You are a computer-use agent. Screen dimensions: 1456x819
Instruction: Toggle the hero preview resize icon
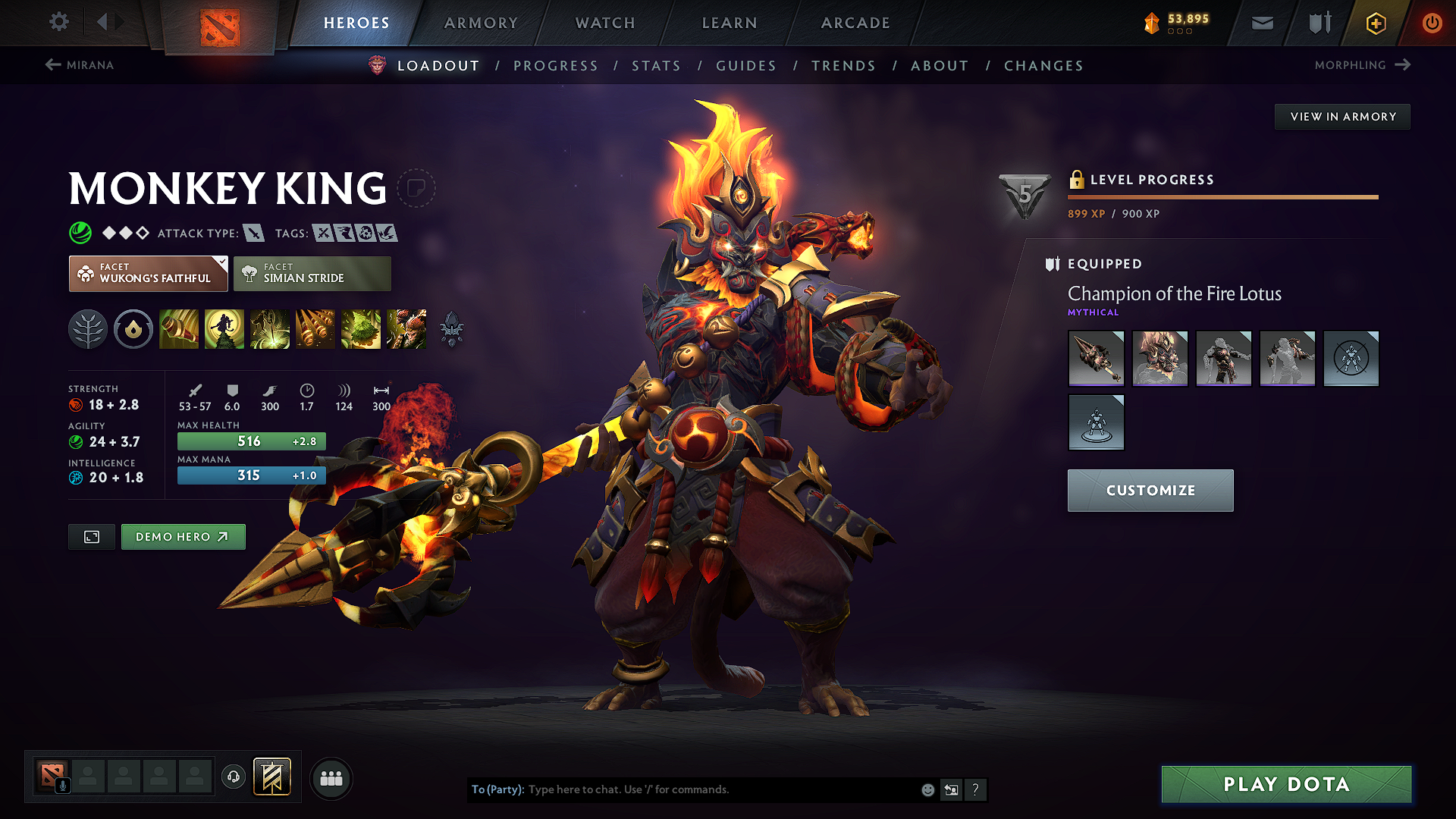click(x=91, y=536)
